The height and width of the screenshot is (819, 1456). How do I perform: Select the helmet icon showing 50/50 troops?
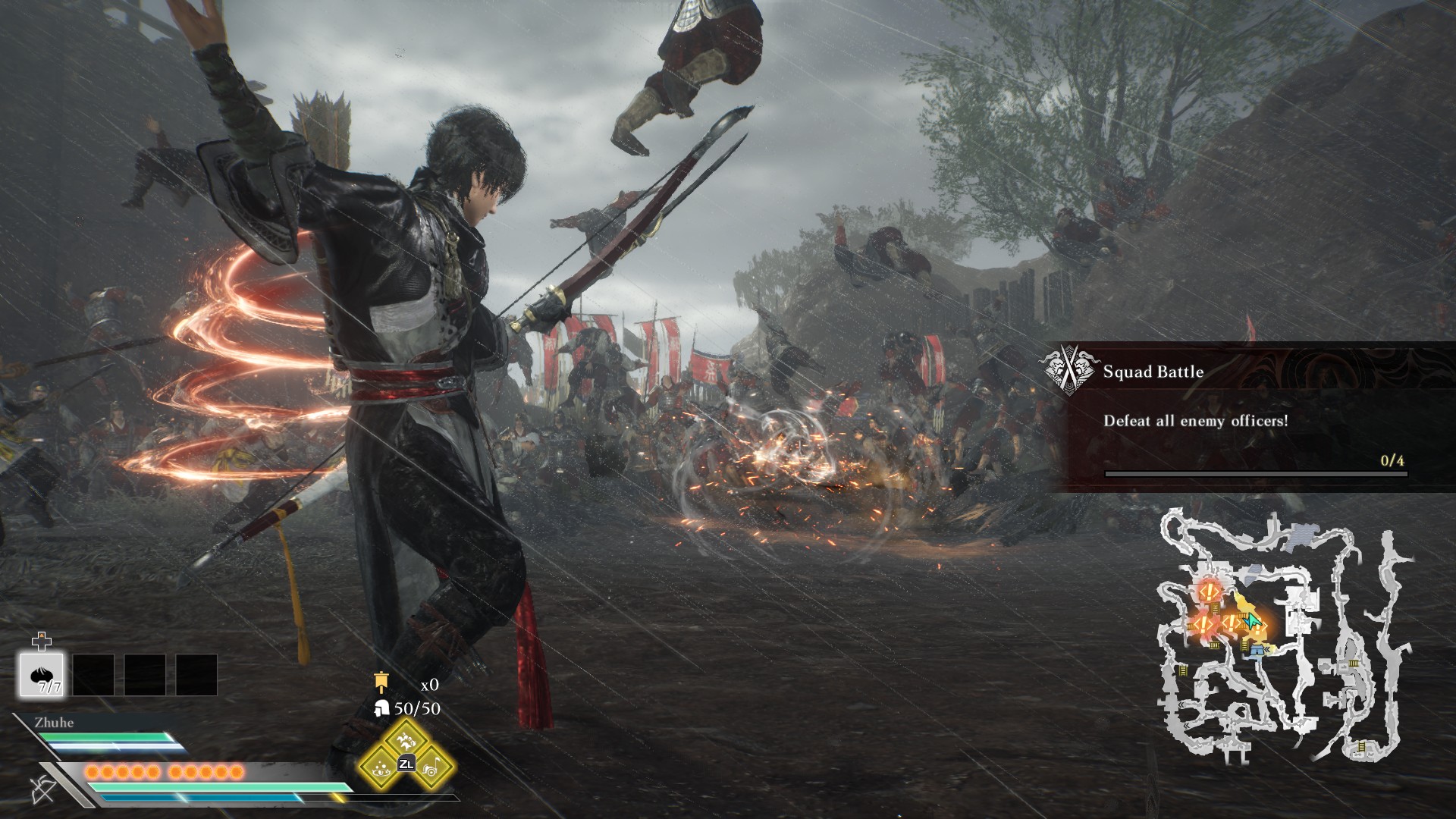click(381, 708)
